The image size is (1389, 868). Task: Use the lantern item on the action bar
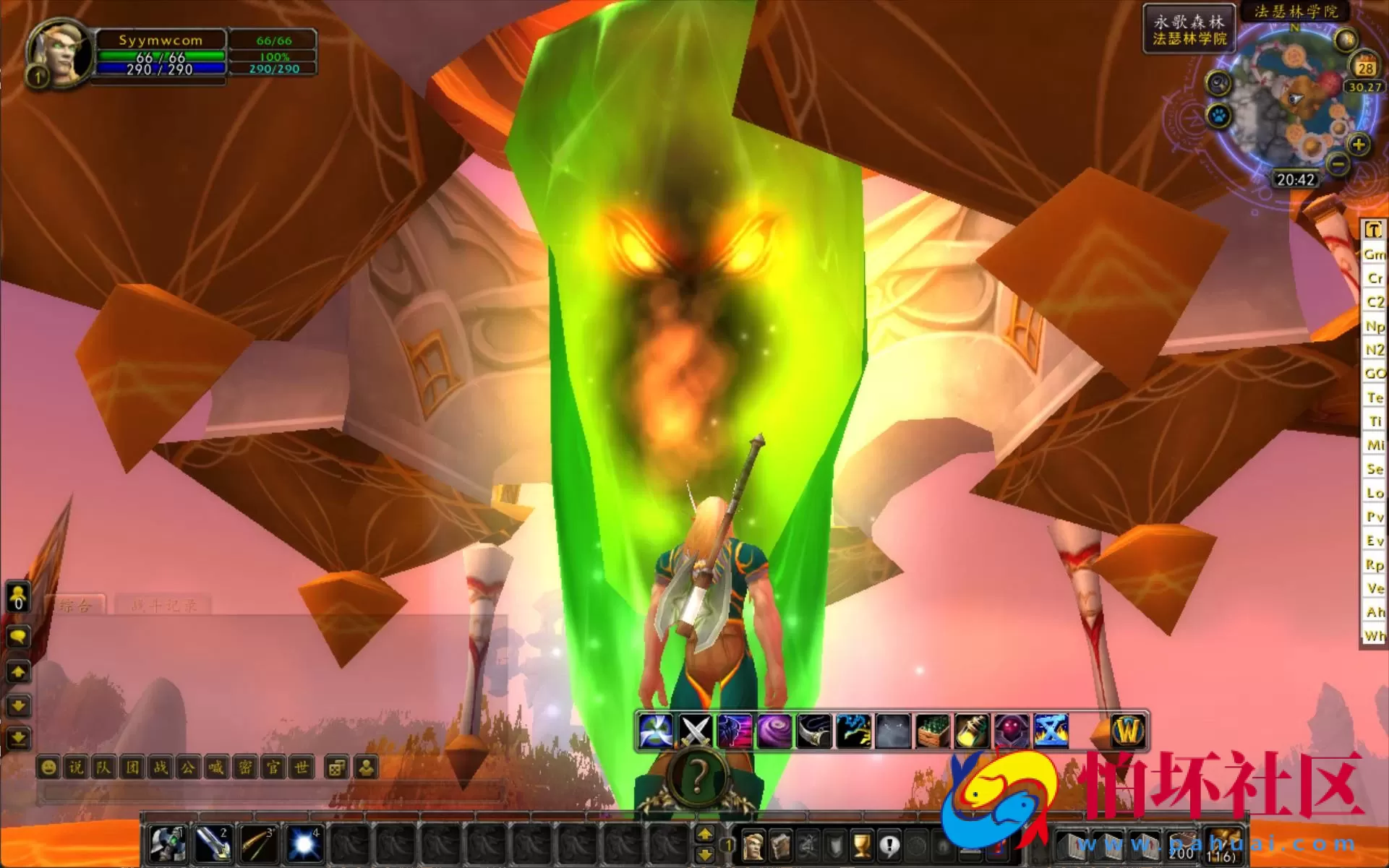click(970, 730)
